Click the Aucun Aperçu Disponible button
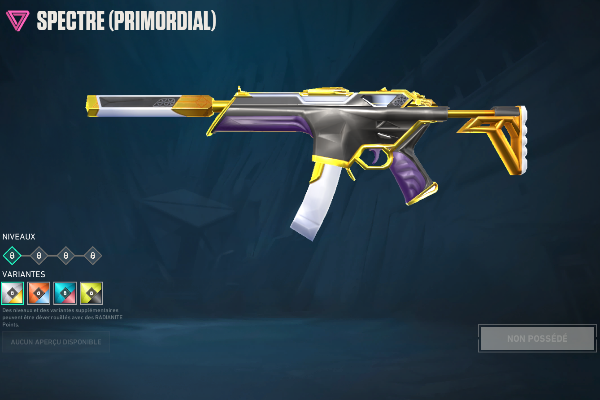The width and height of the screenshot is (600, 400). point(55,342)
